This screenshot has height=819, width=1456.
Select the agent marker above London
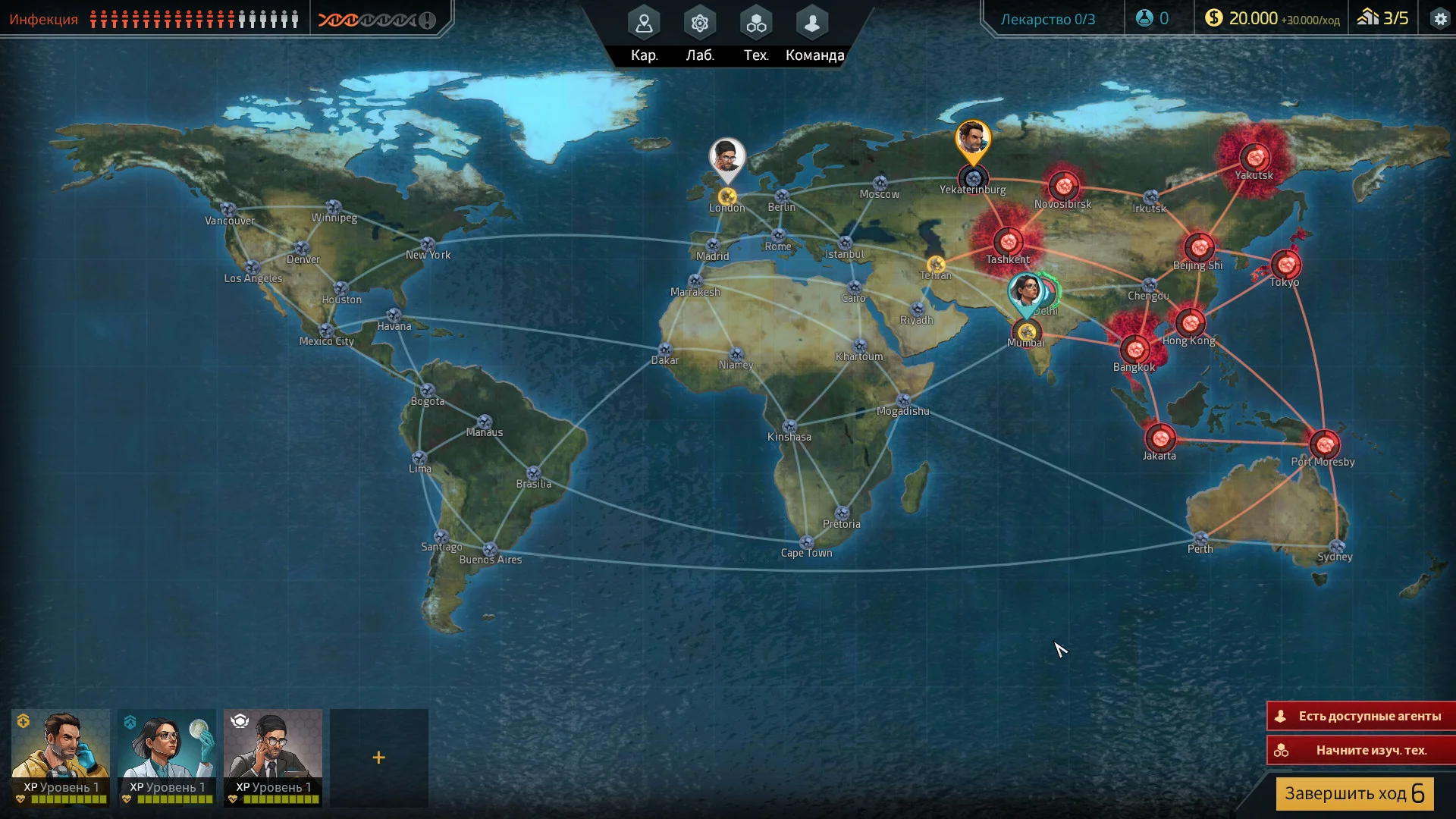(x=727, y=158)
